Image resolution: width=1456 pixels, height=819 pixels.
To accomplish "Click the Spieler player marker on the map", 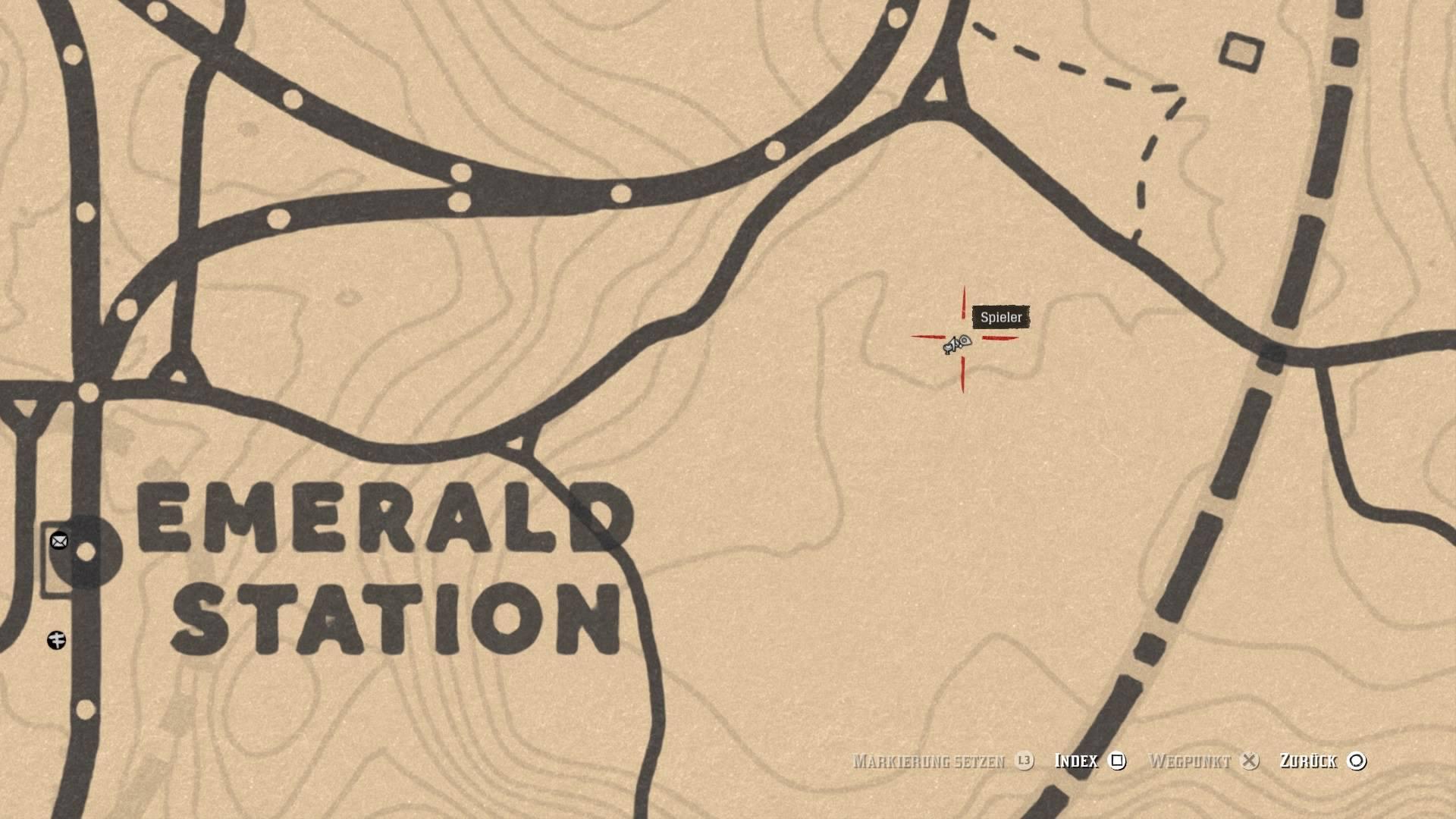I will (x=957, y=344).
